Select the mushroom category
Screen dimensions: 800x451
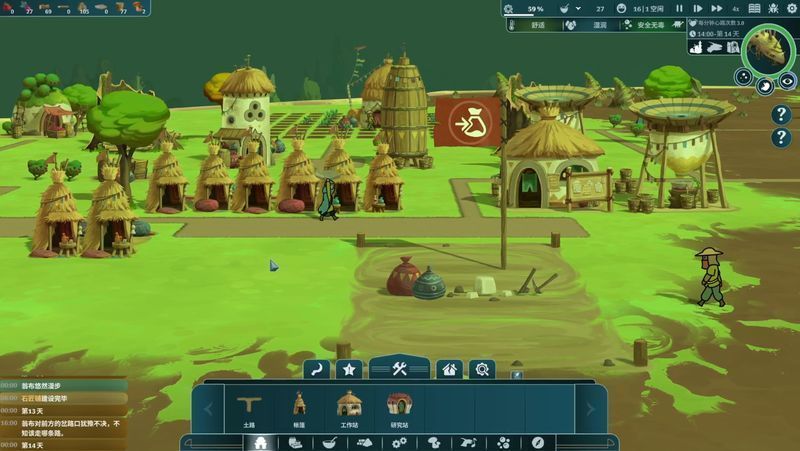point(434,442)
